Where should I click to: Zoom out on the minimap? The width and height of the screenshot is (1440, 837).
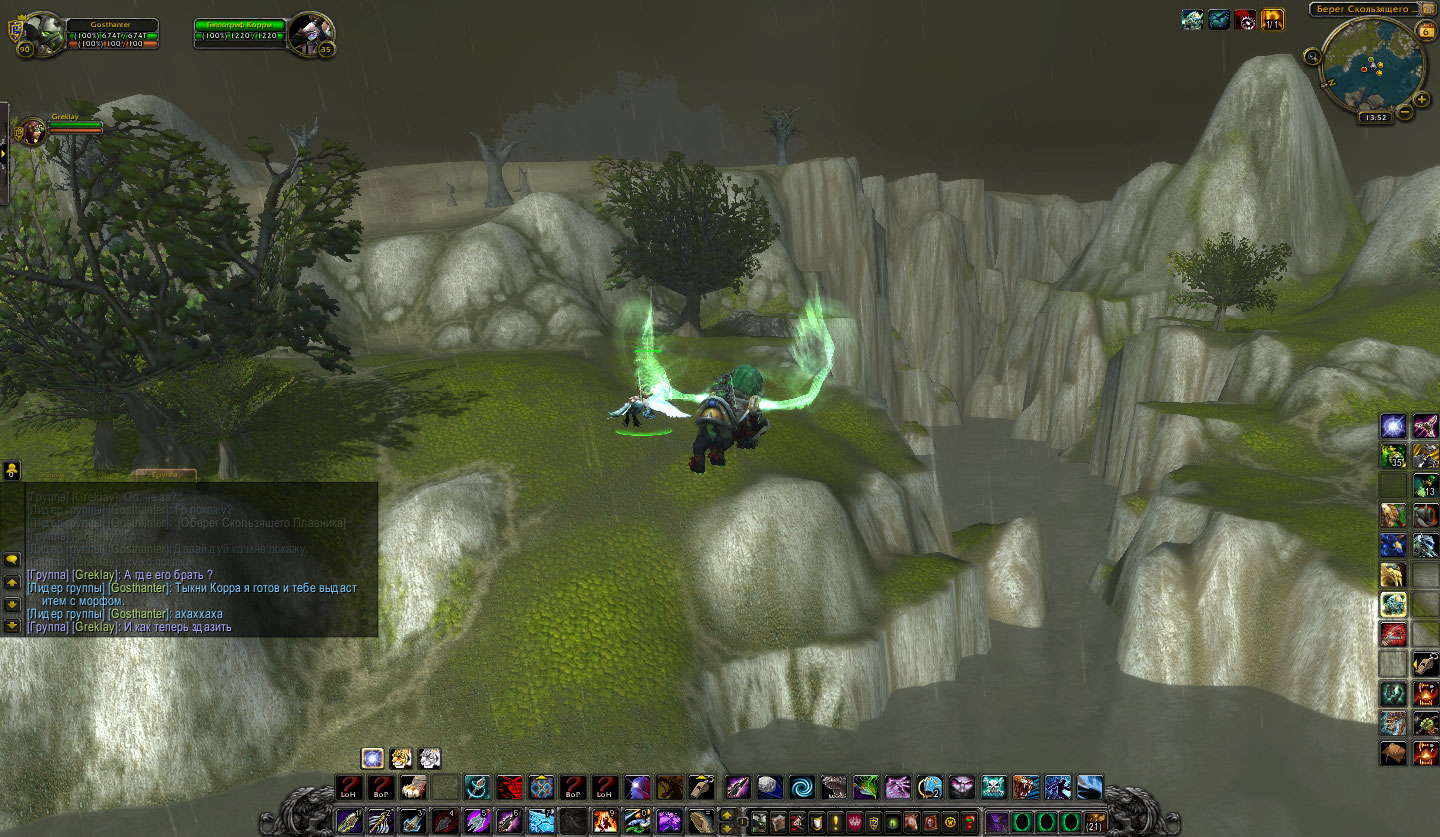[1405, 112]
